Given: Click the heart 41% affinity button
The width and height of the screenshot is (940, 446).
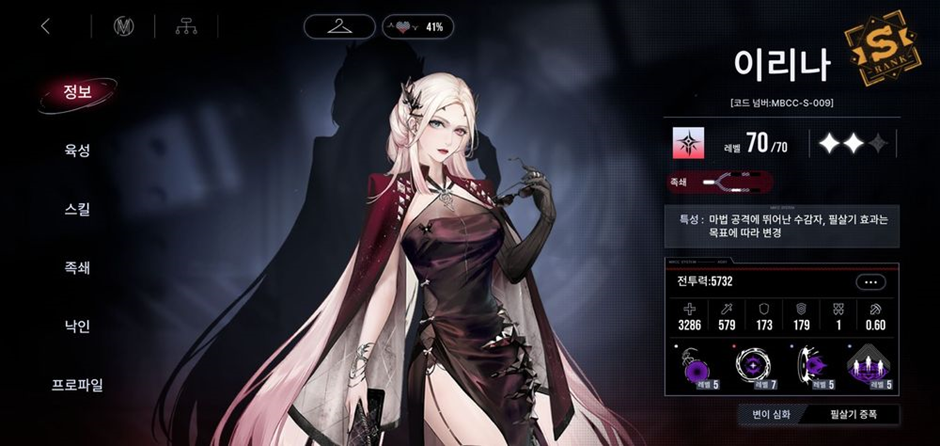Looking at the screenshot, I should coord(418,26).
